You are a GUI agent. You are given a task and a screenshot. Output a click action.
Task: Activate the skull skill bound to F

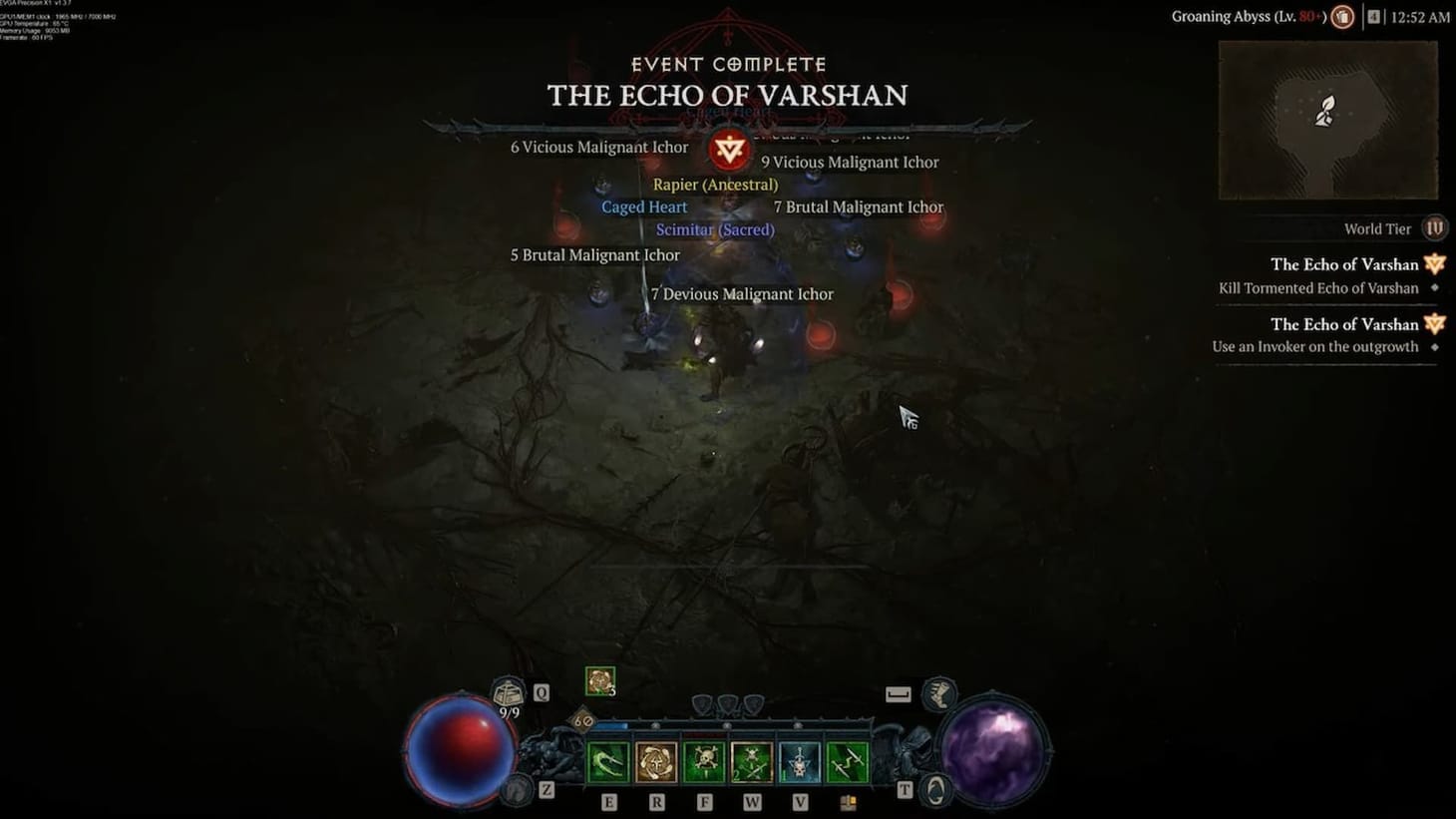(x=704, y=761)
